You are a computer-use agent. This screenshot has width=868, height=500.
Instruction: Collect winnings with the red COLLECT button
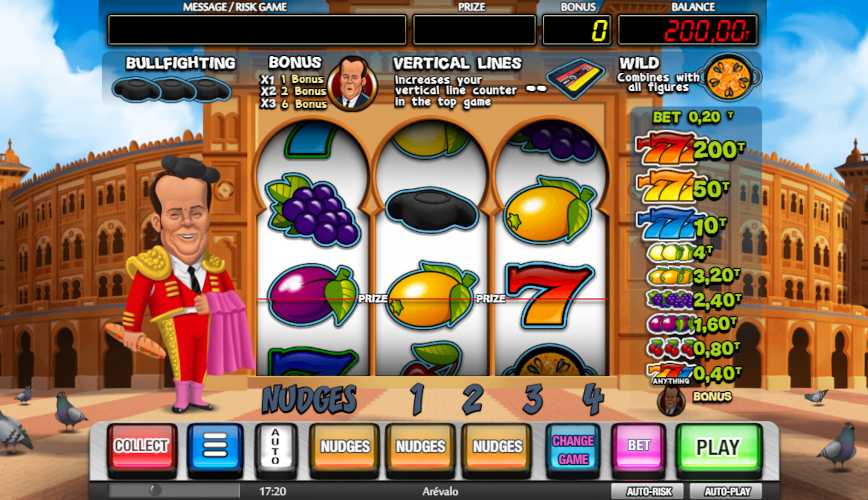point(141,447)
